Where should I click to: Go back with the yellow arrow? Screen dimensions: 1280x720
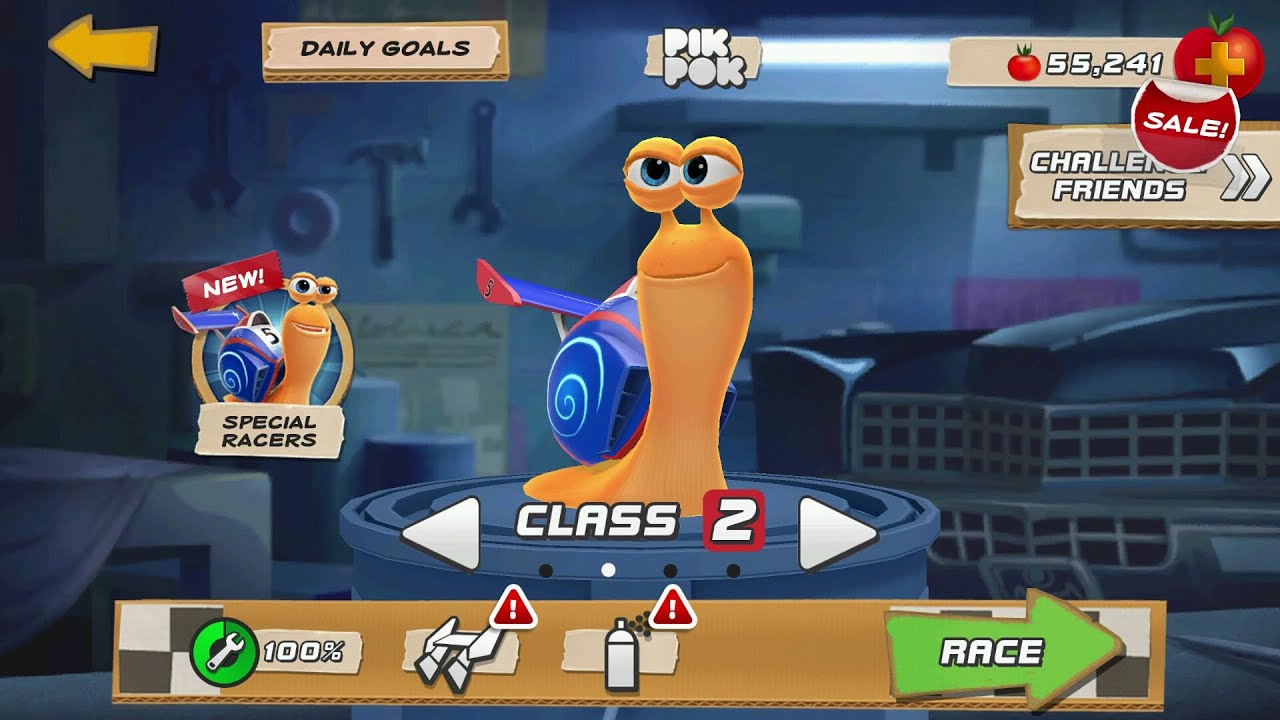102,46
